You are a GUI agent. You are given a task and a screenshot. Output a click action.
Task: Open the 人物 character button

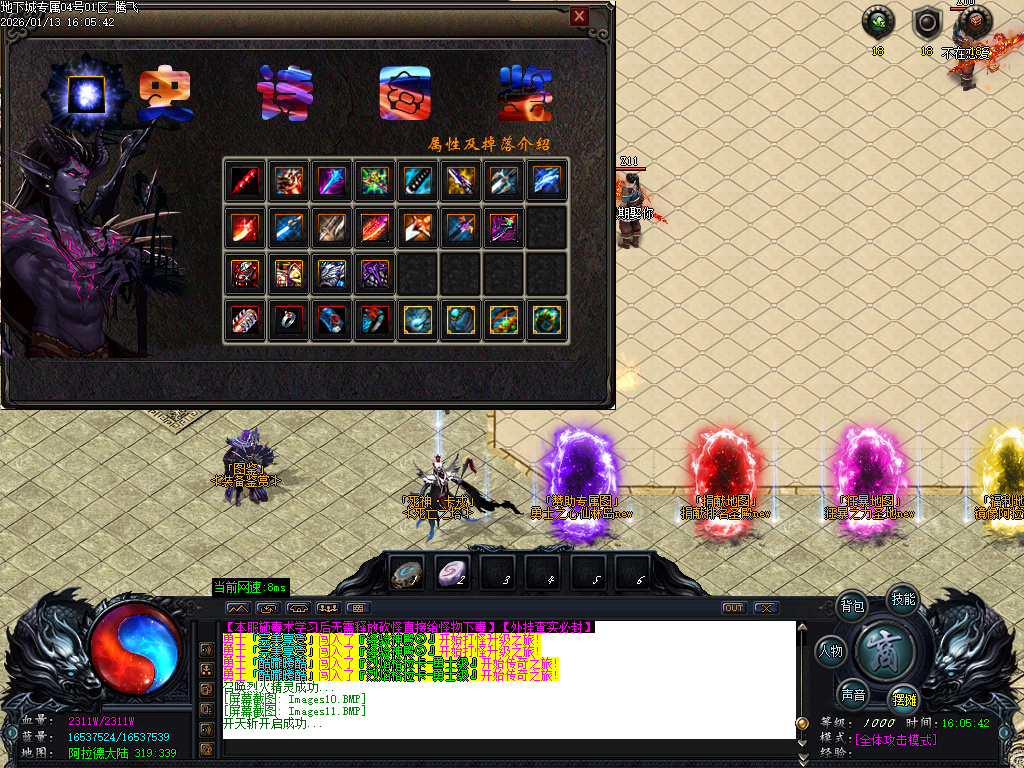831,652
